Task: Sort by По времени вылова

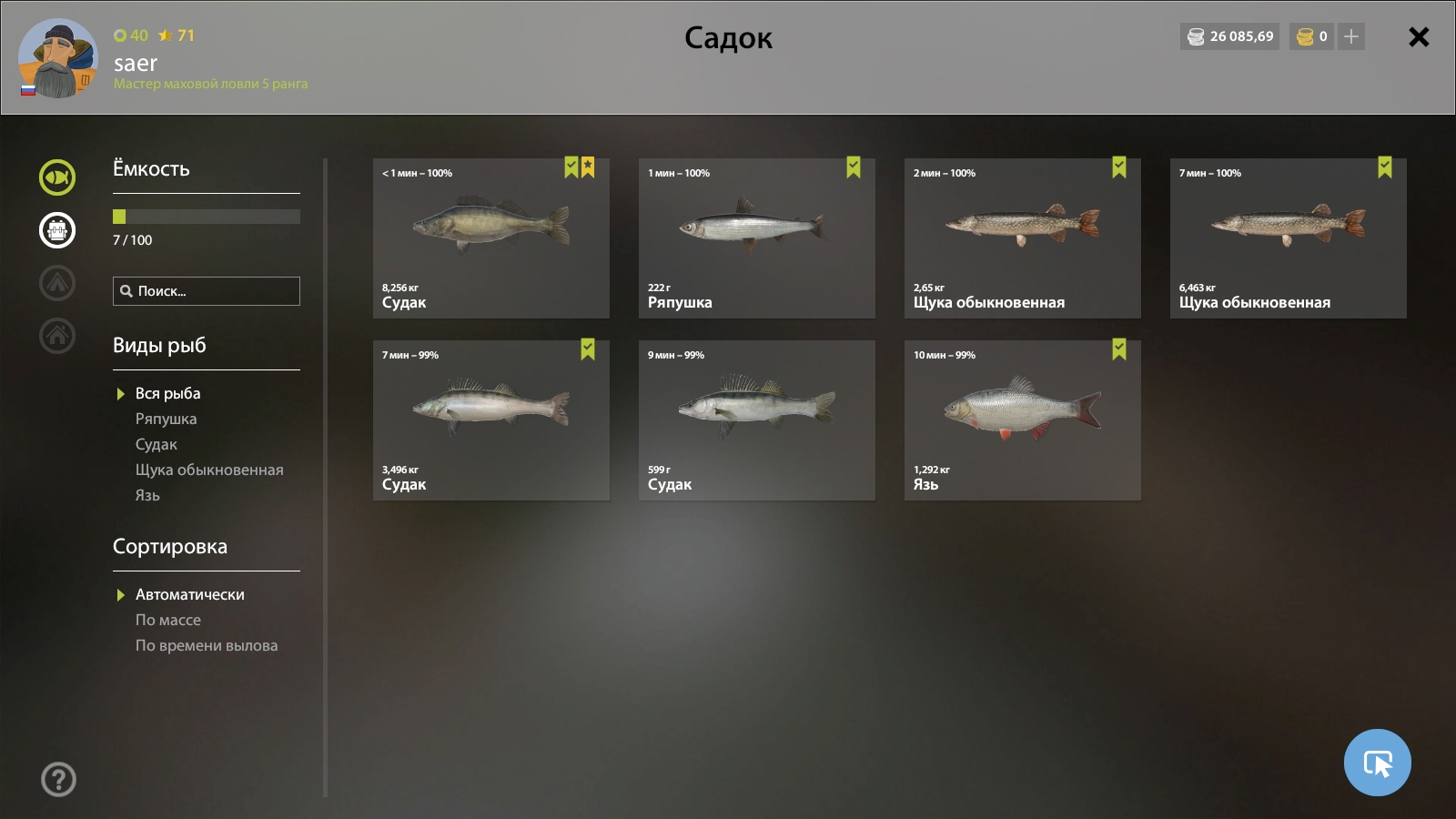Action: pyautogui.click(x=207, y=645)
